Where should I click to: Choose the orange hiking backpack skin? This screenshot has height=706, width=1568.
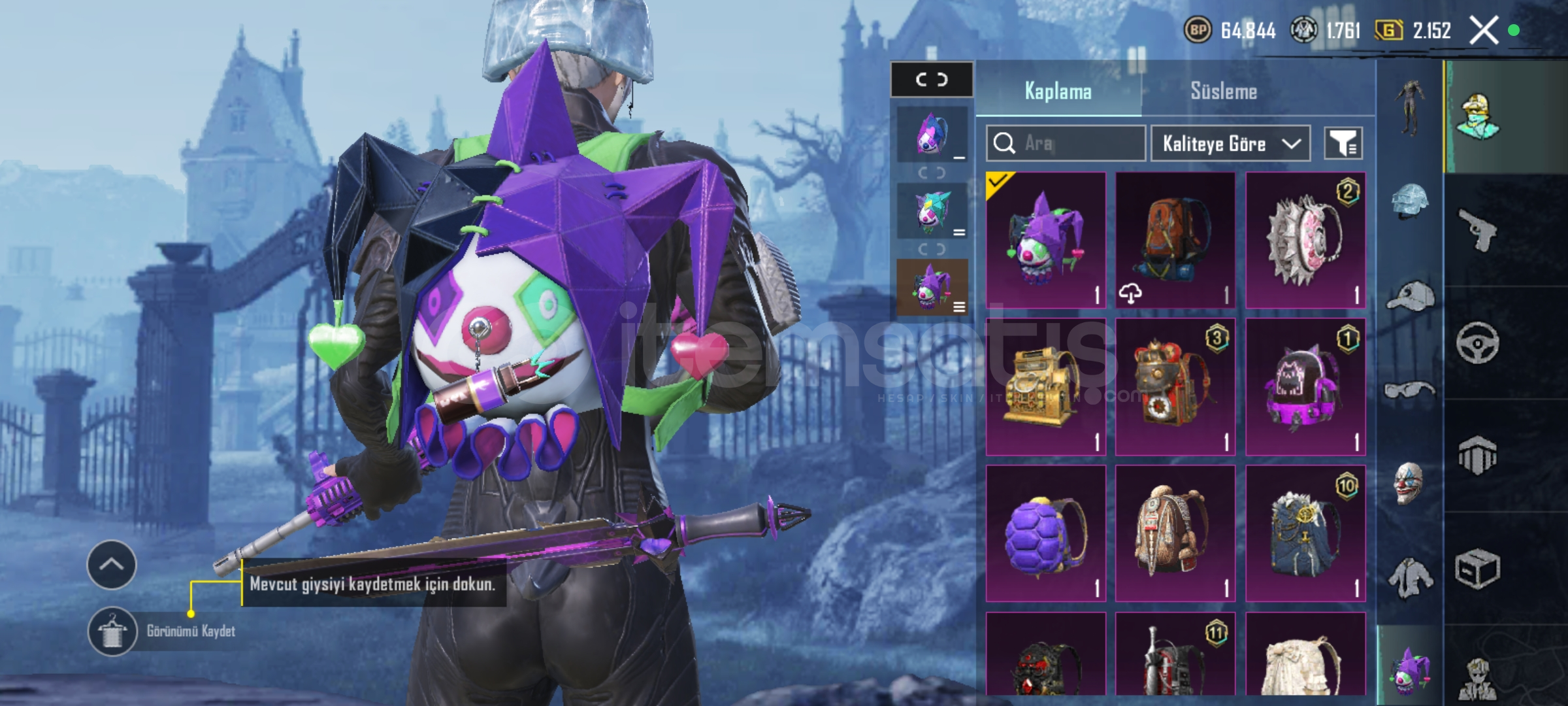[1175, 240]
